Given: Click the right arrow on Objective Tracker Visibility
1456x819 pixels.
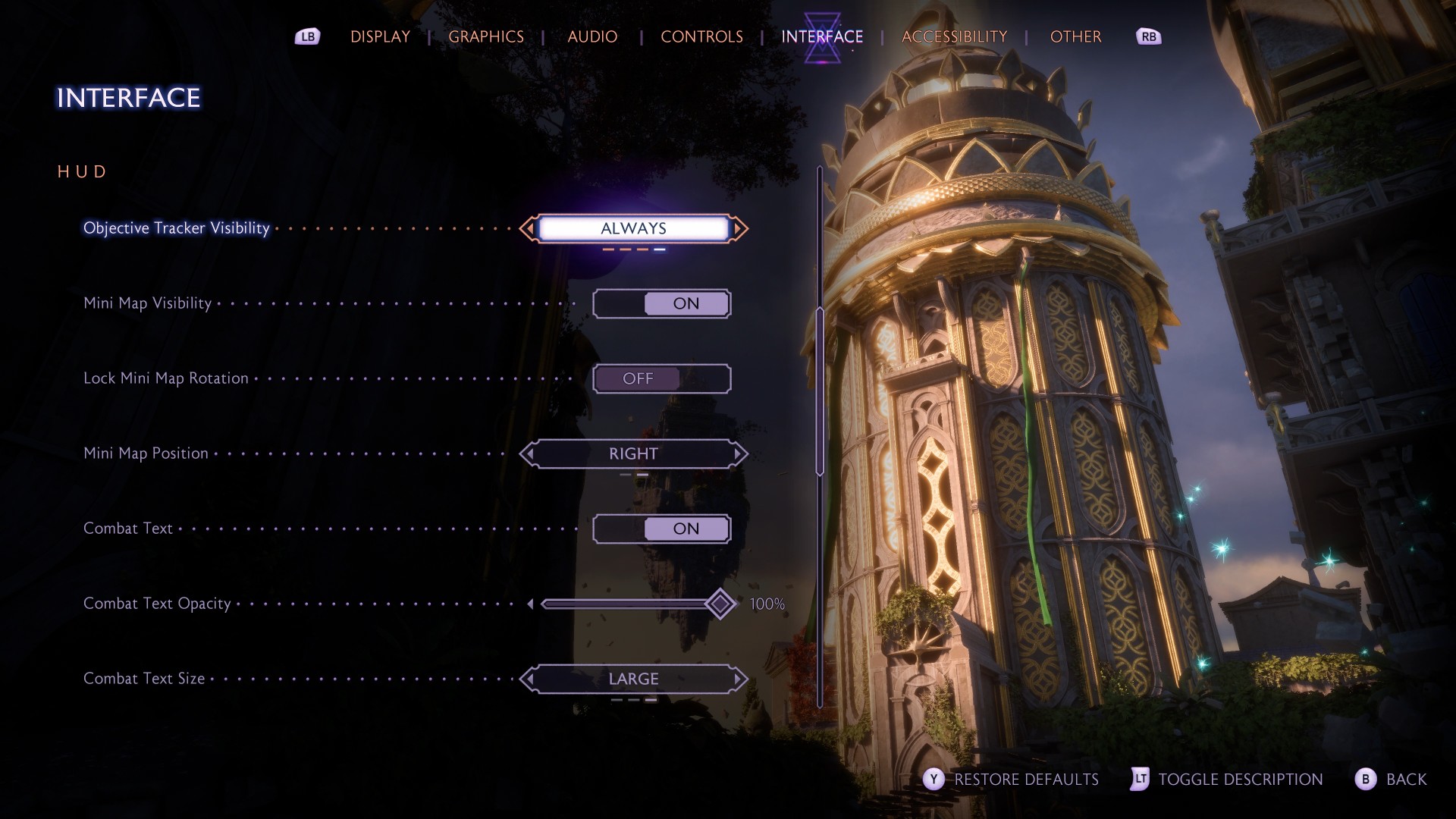Looking at the screenshot, I should pos(739,228).
